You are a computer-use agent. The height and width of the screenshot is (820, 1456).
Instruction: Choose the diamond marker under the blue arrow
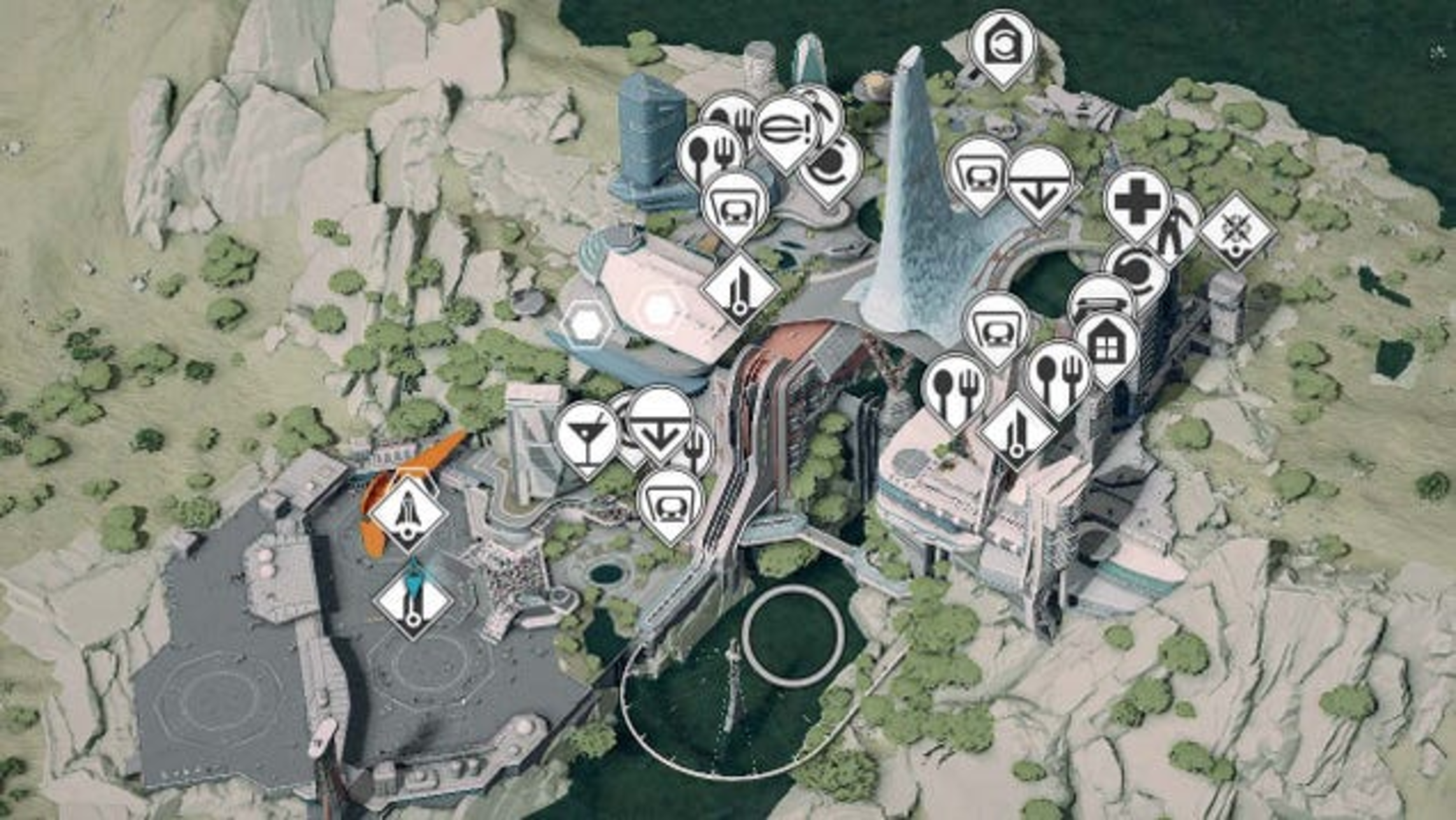coord(413,603)
